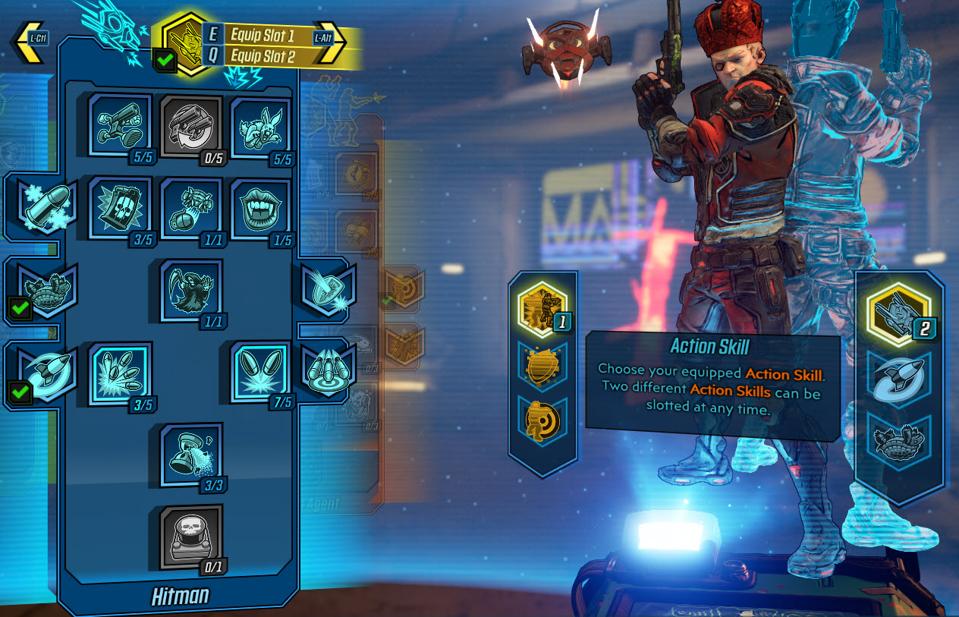Screen dimensions: 959x617
Task: Choose the orange barrier dome action skill
Action: (543, 365)
